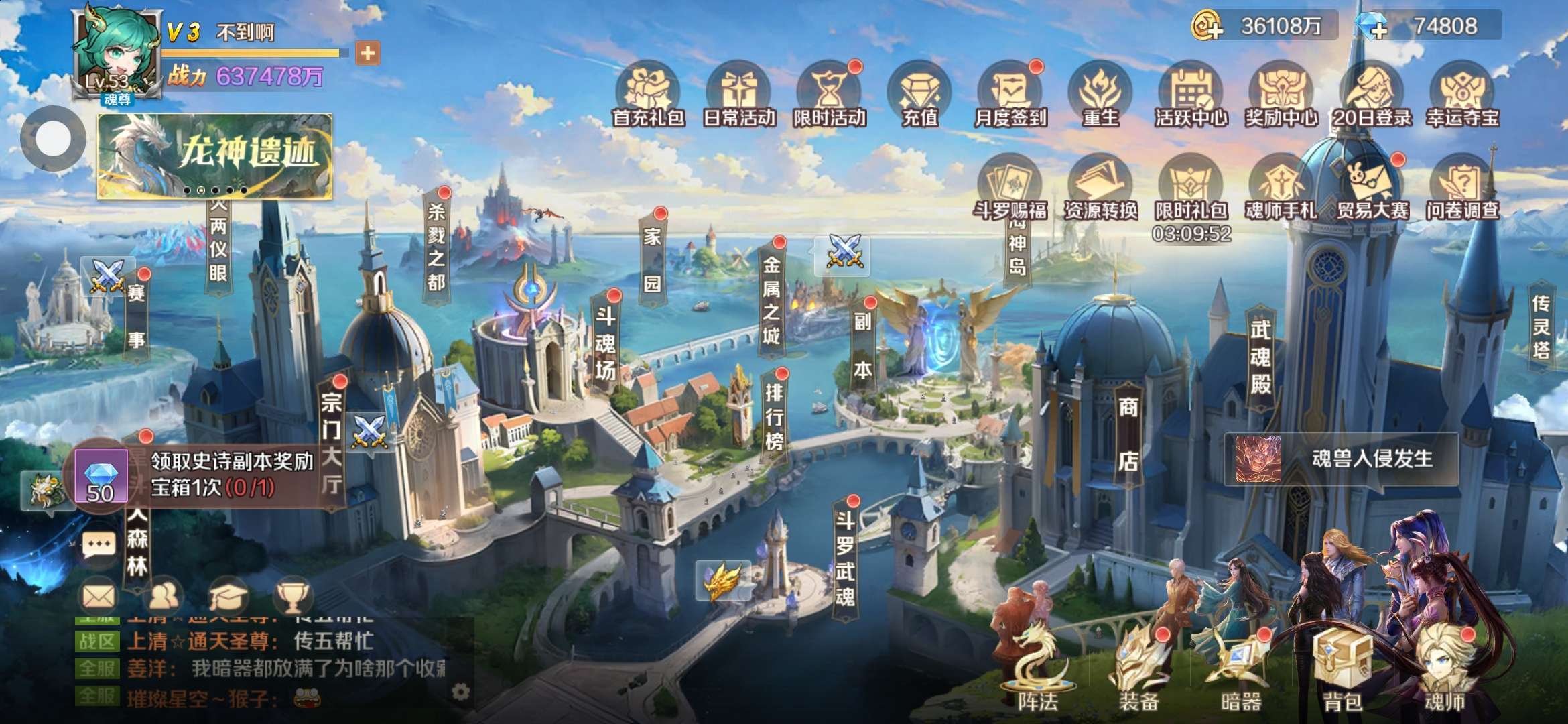Open the 魂兽入侵发生 notification
This screenshot has height=724, width=1568.
pos(1342,459)
